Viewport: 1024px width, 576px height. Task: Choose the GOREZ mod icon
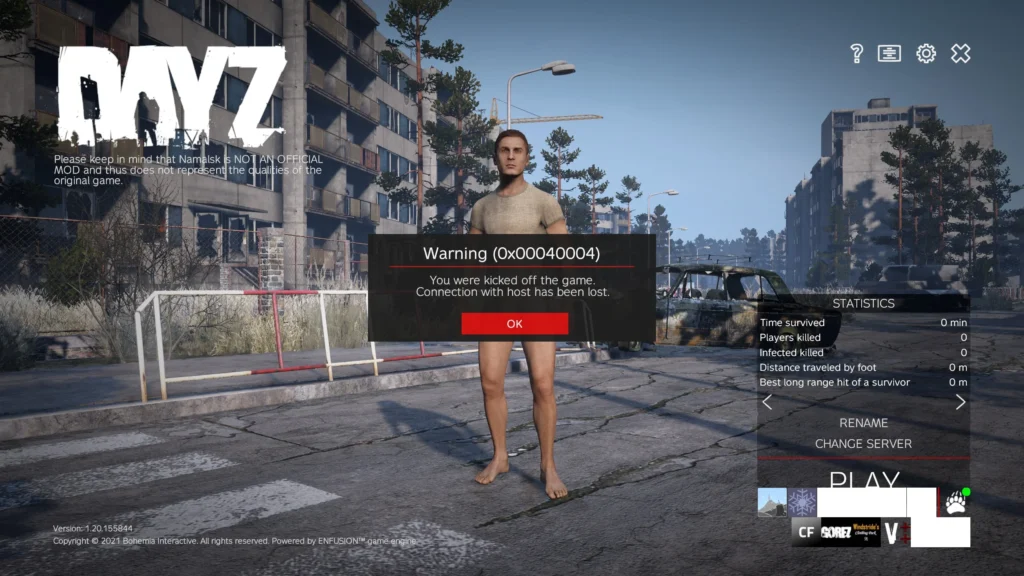pos(836,532)
